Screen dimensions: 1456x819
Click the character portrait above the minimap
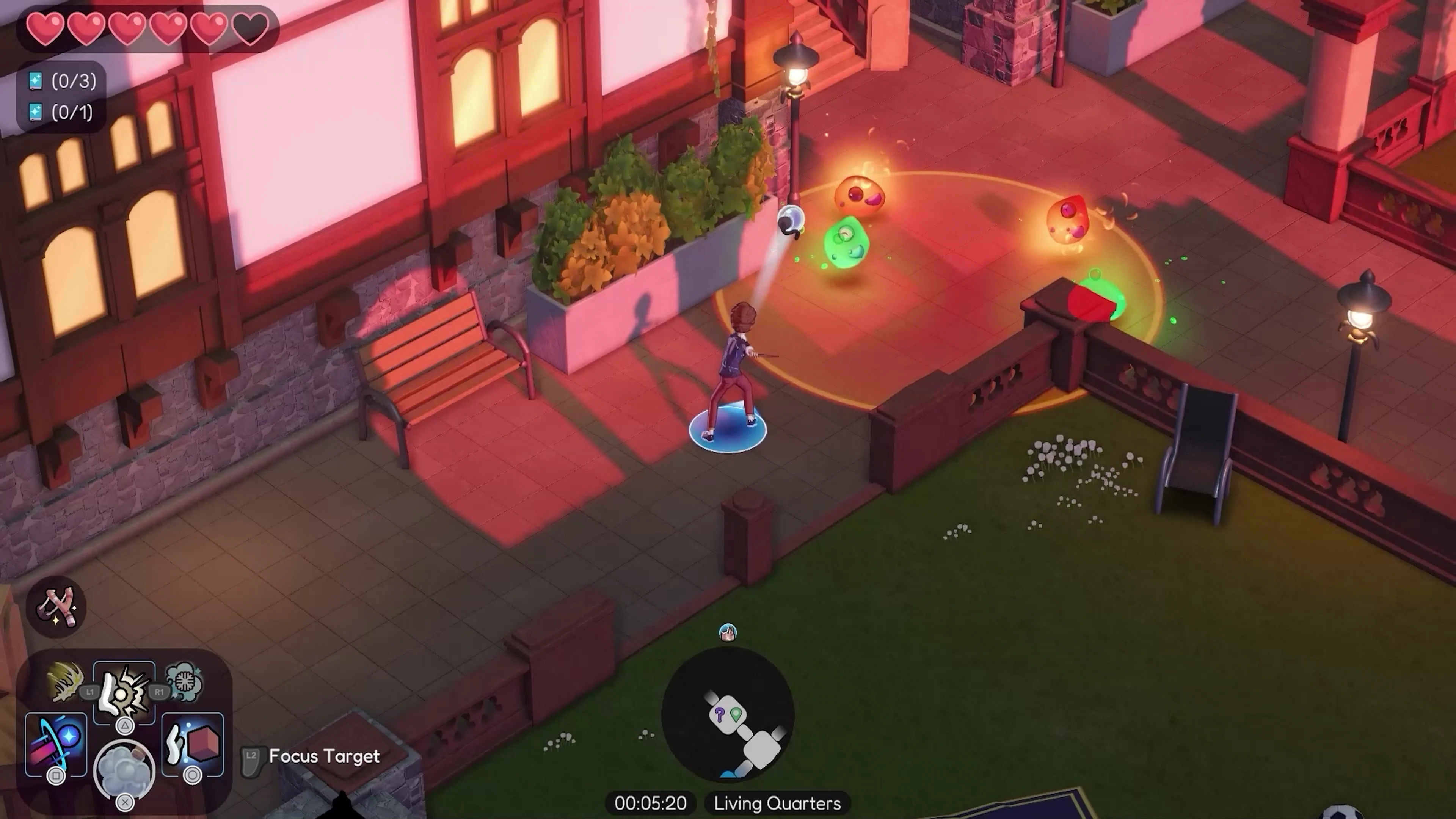tap(728, 632)
